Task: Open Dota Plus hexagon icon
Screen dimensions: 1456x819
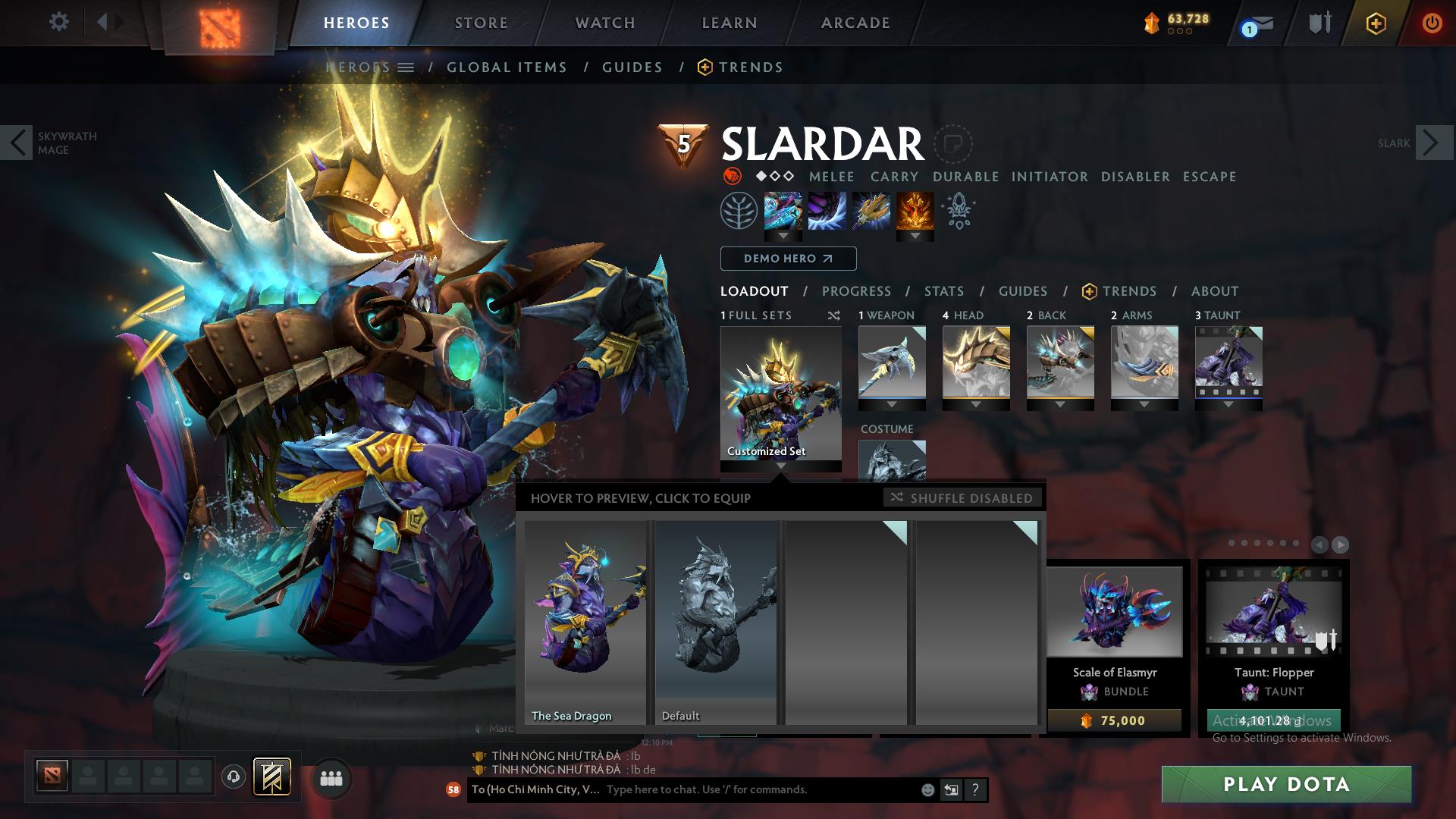Action: click(1376, 23)
